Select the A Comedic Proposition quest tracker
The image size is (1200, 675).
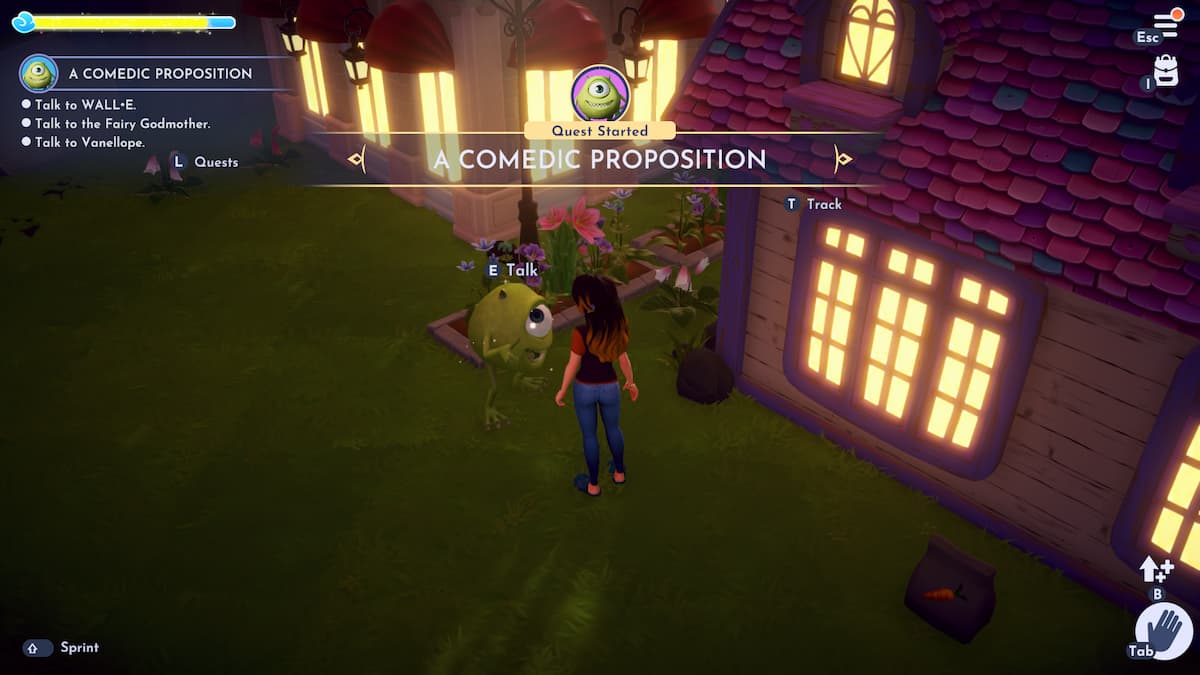click(160, 74)
